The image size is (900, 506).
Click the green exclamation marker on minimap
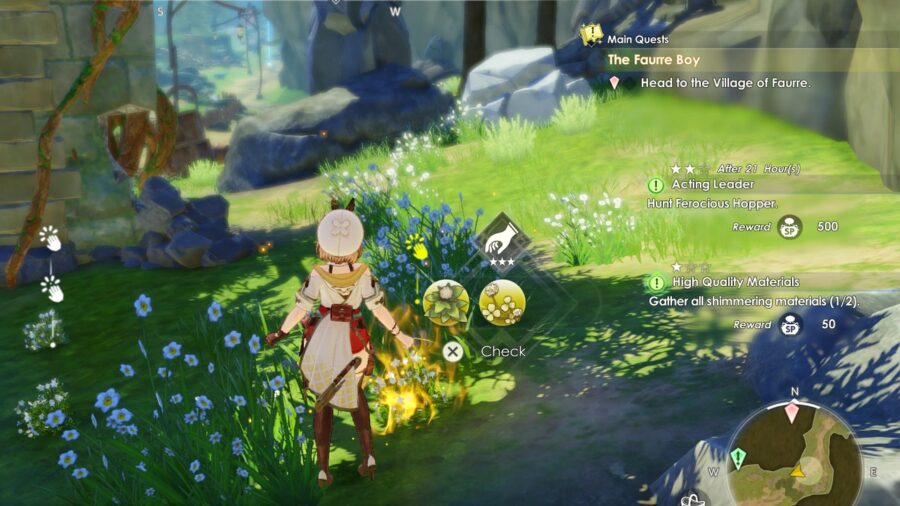click(738, 458)
